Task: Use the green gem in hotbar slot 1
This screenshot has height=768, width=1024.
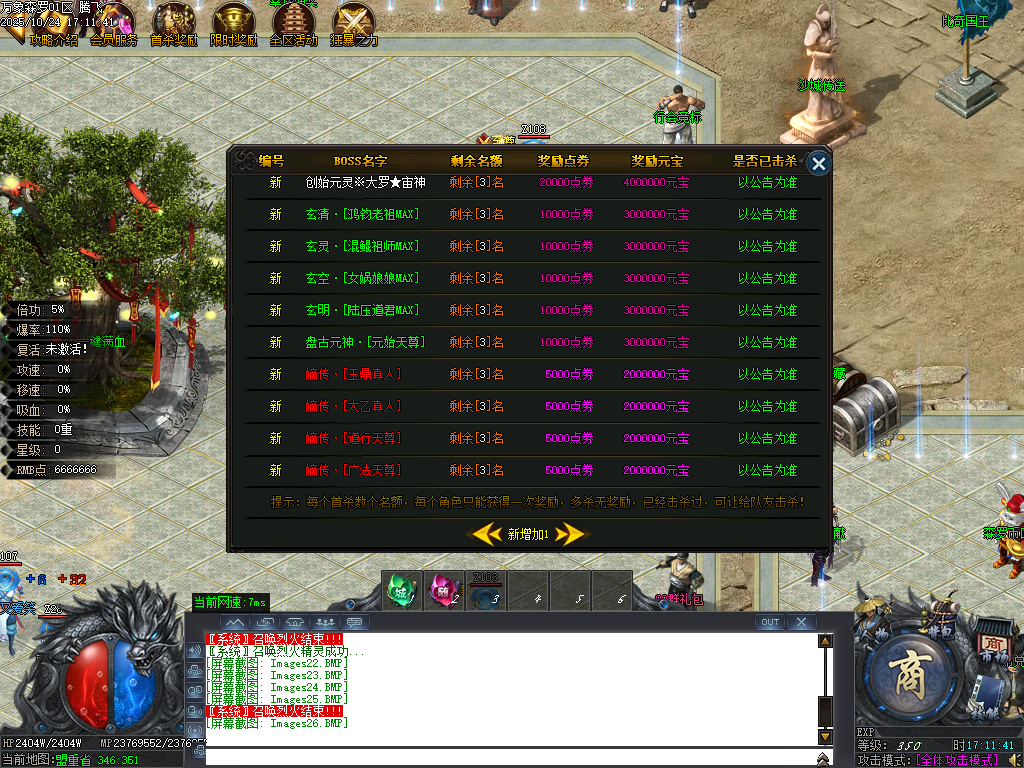Action: (x=402, y=589)
